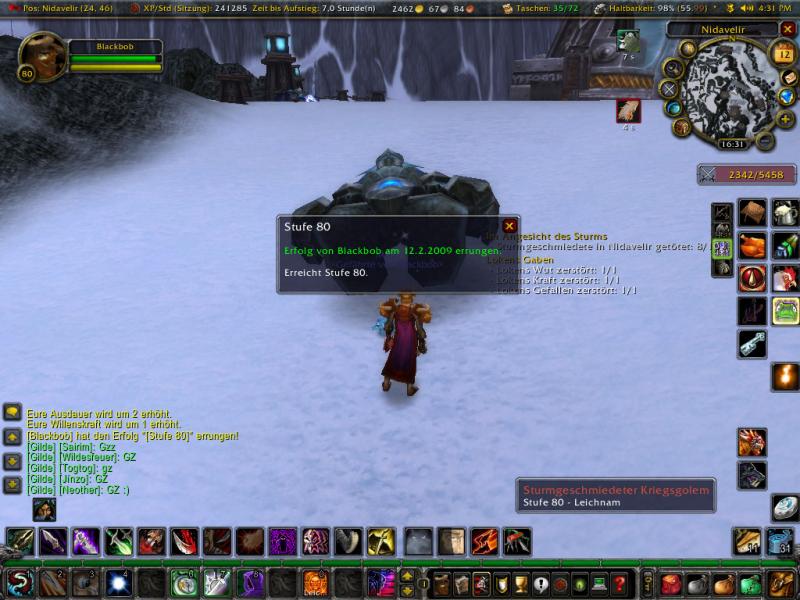Screen dimensions: 800x600
Task: Activate the orange flame ability icon
Action: [785, 377]
